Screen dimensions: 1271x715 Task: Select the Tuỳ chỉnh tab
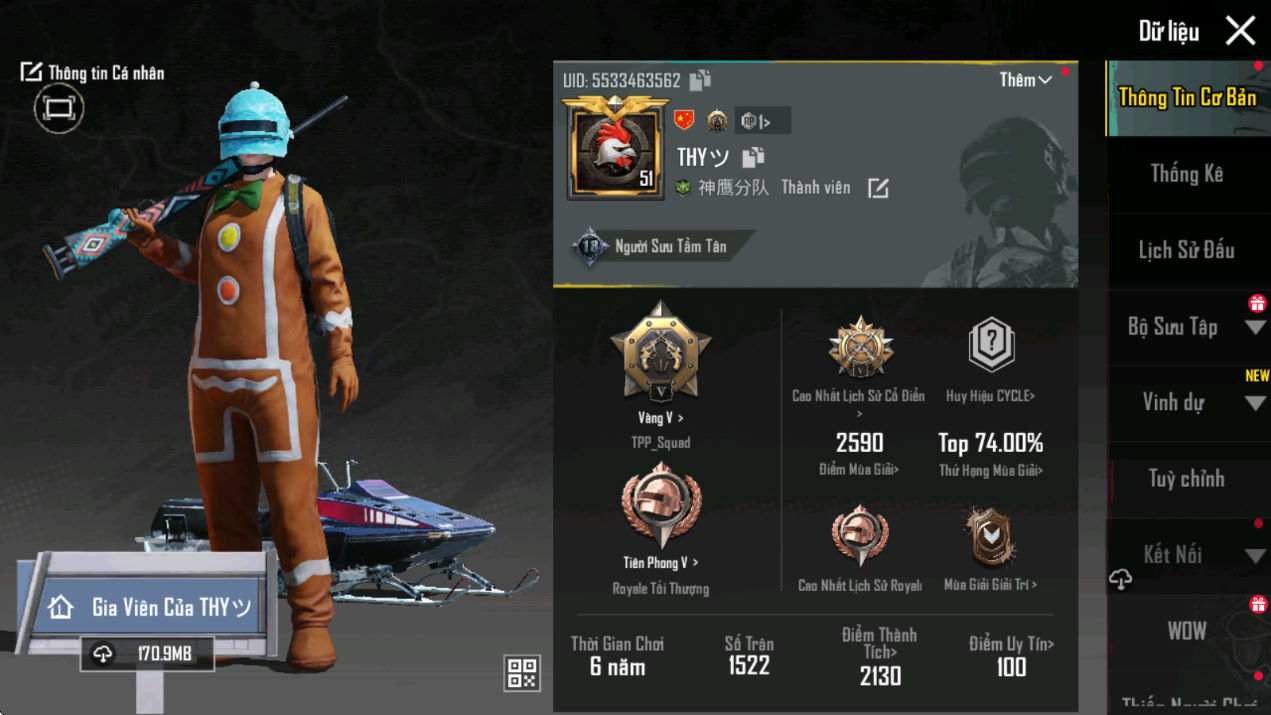click(x=1186, y=479)
